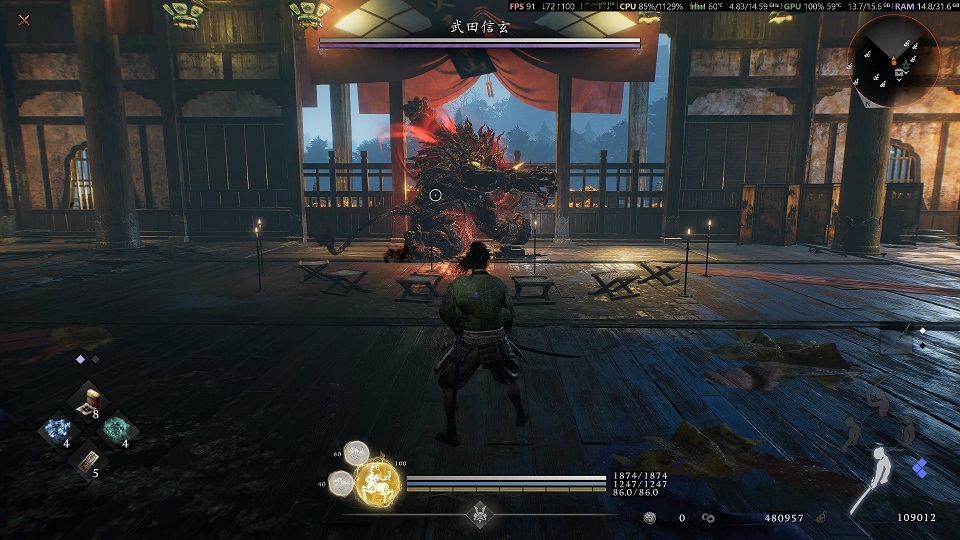Trigger the silver skill icon marked 40
Viewport: 960px width, 540px height.
point(342,483)
